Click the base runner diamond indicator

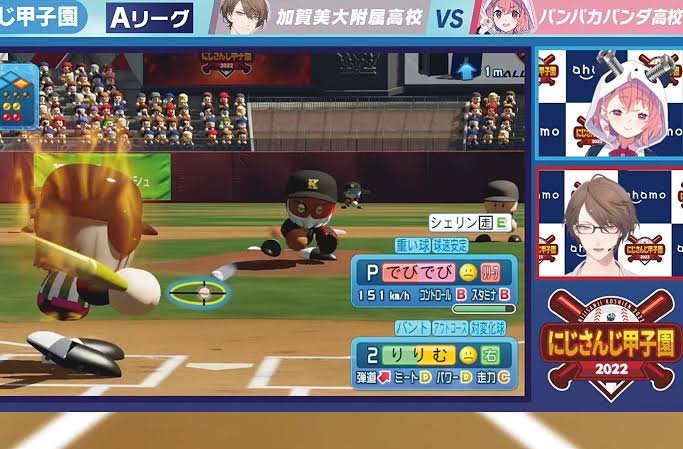[18, 87]
